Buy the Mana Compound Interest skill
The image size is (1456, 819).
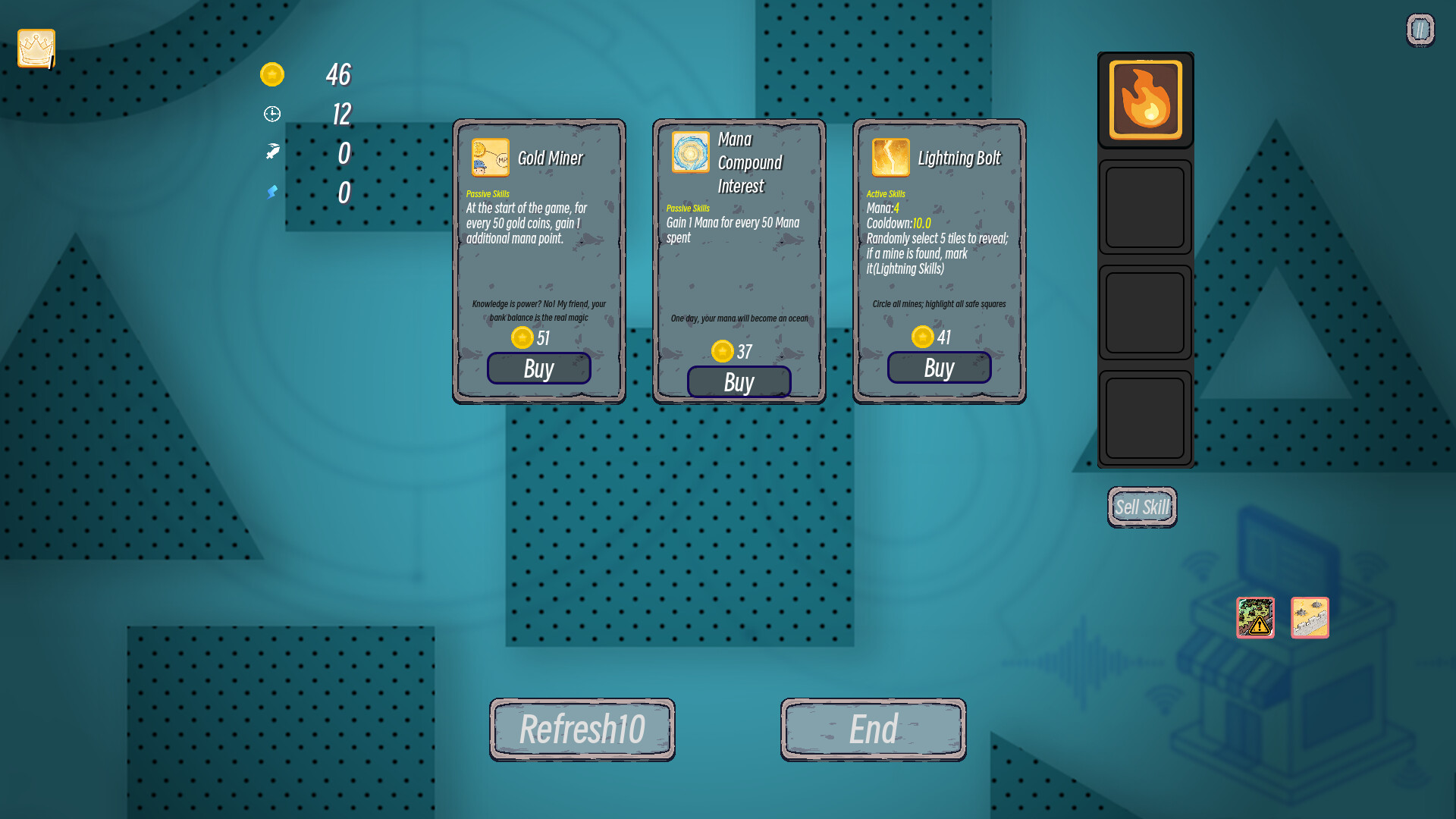coord(739,381)
